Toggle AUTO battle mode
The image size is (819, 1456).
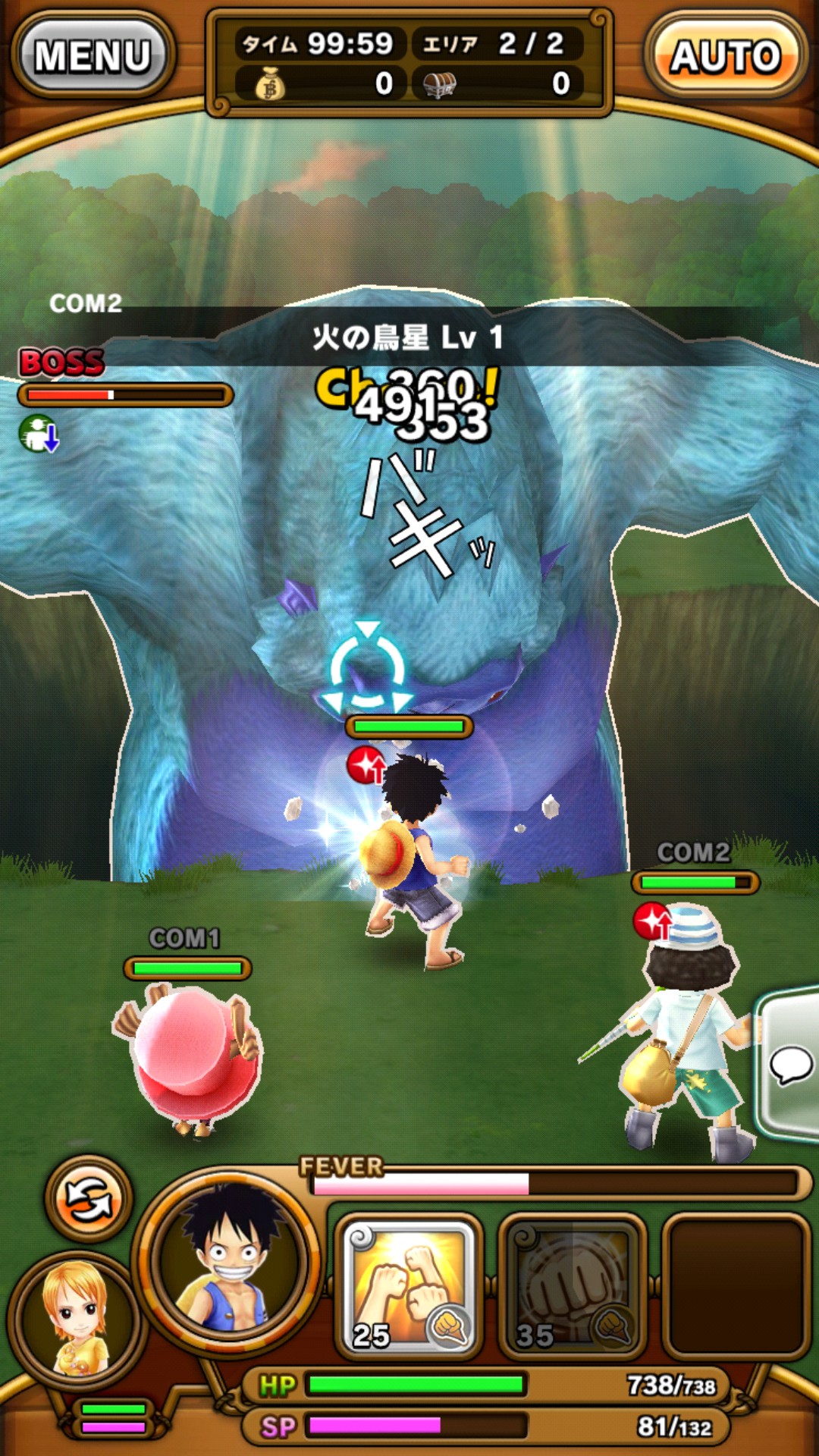point(725,56)
